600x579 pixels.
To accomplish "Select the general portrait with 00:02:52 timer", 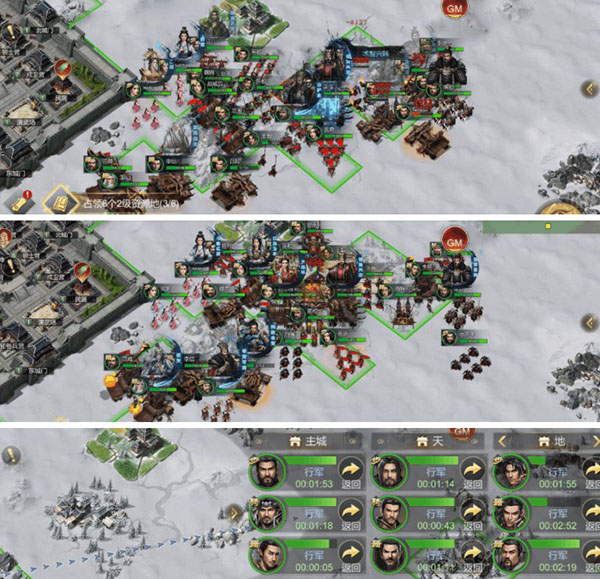I will tap(510, 516).
